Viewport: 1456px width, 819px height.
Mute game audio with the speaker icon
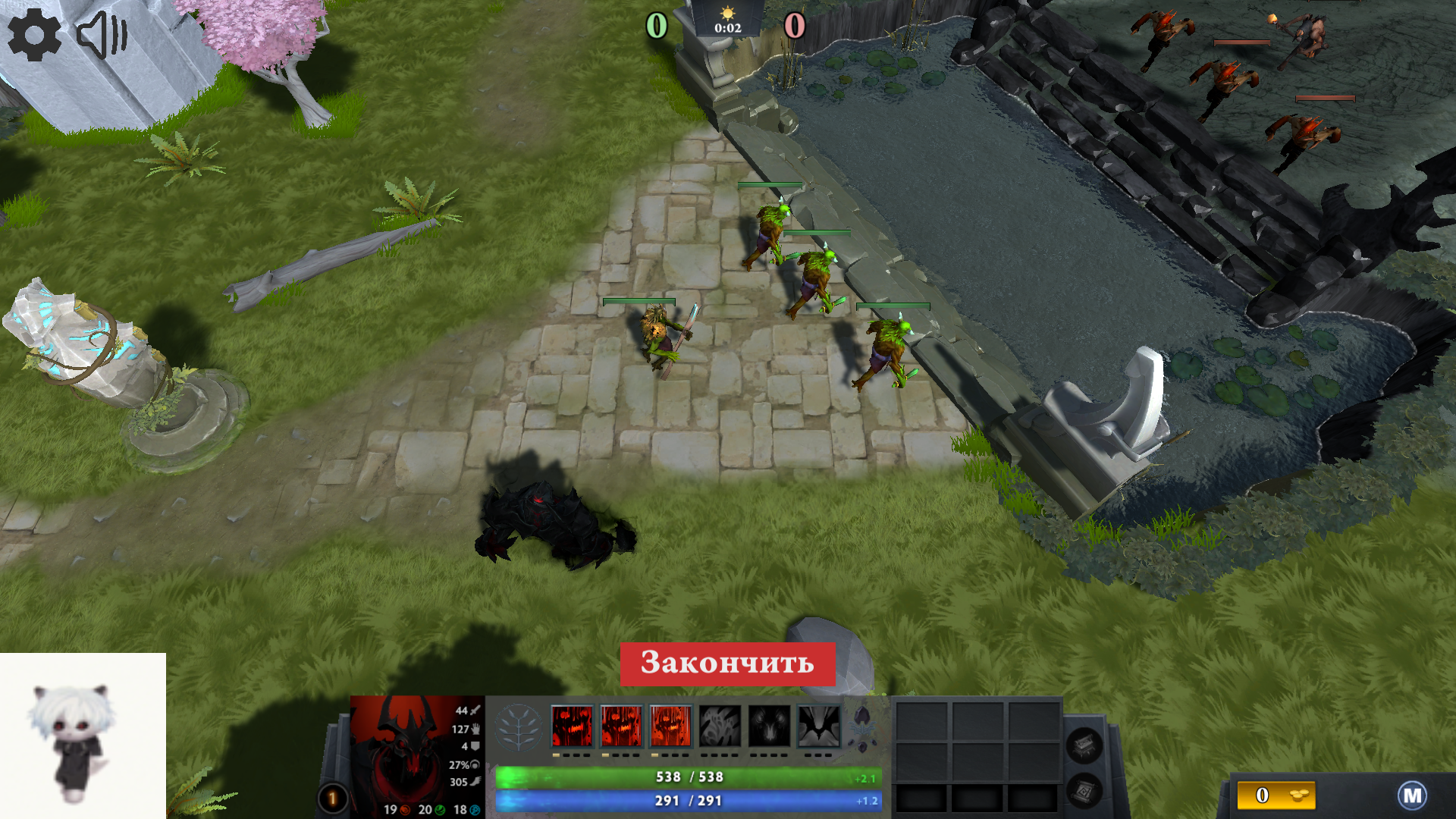point(102,33)
